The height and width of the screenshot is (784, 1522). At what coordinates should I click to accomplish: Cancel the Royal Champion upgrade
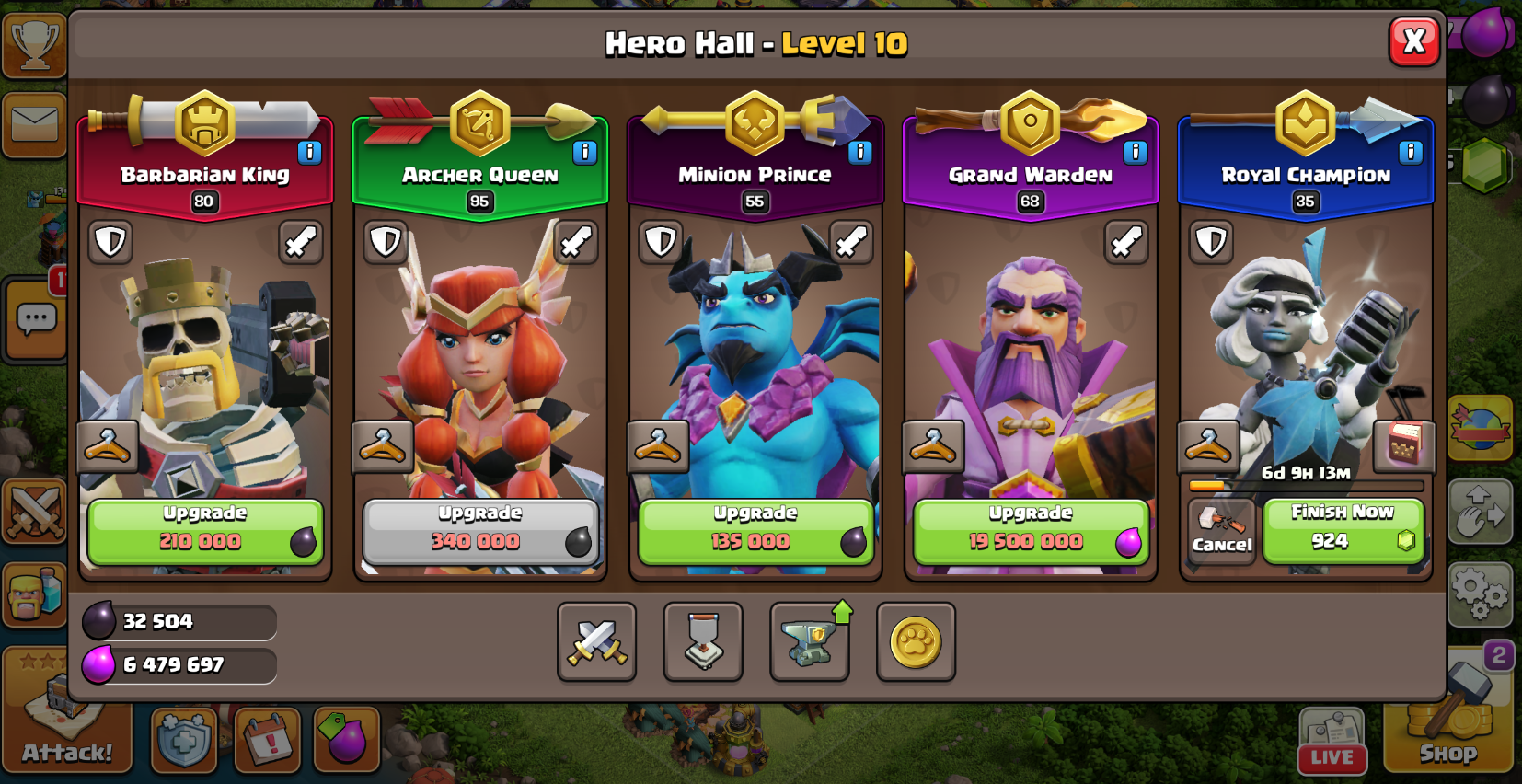click(x=1221, y=531)
